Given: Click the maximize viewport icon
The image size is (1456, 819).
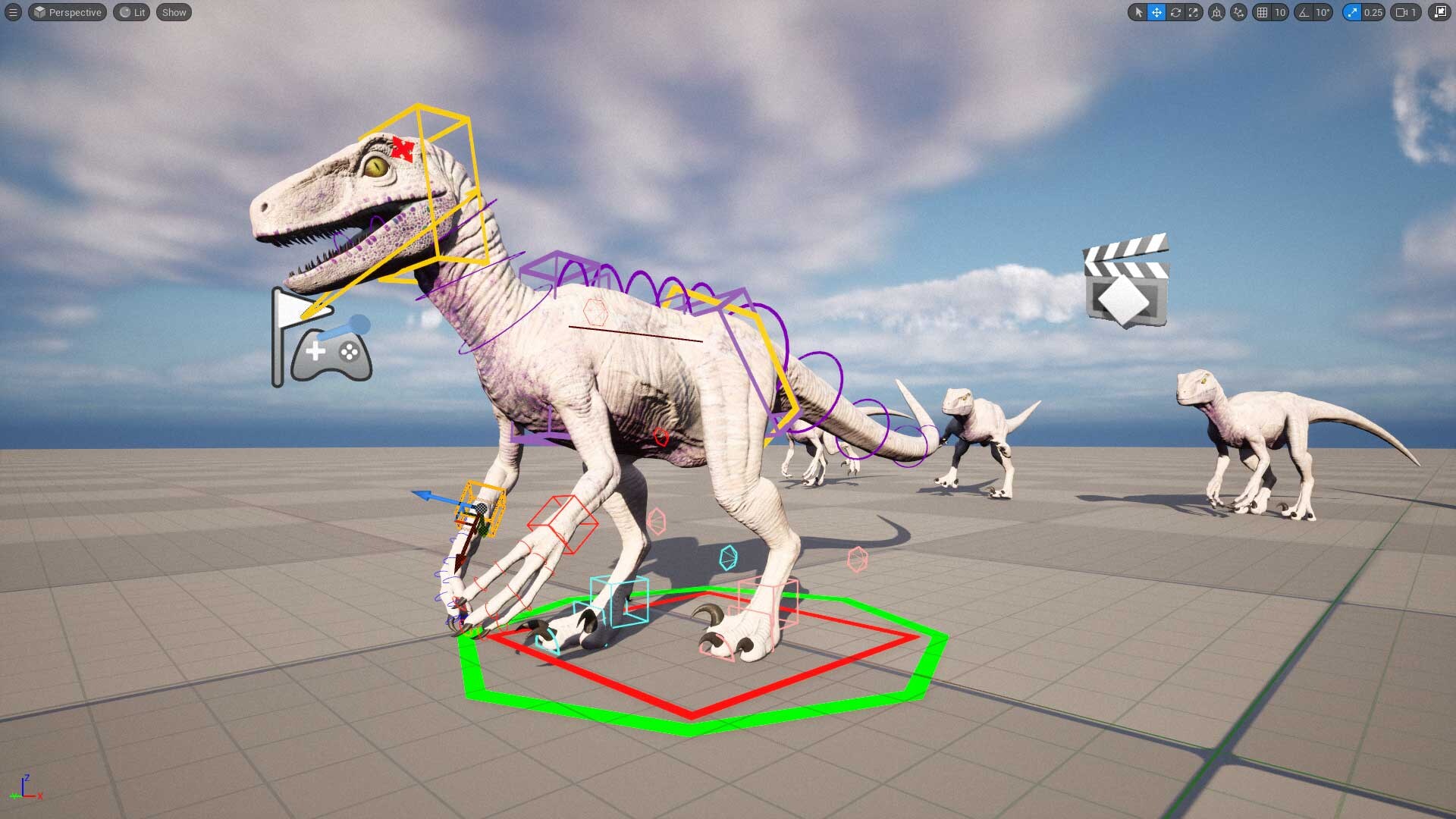Looking at the screenshot, I should [1440, 12].
